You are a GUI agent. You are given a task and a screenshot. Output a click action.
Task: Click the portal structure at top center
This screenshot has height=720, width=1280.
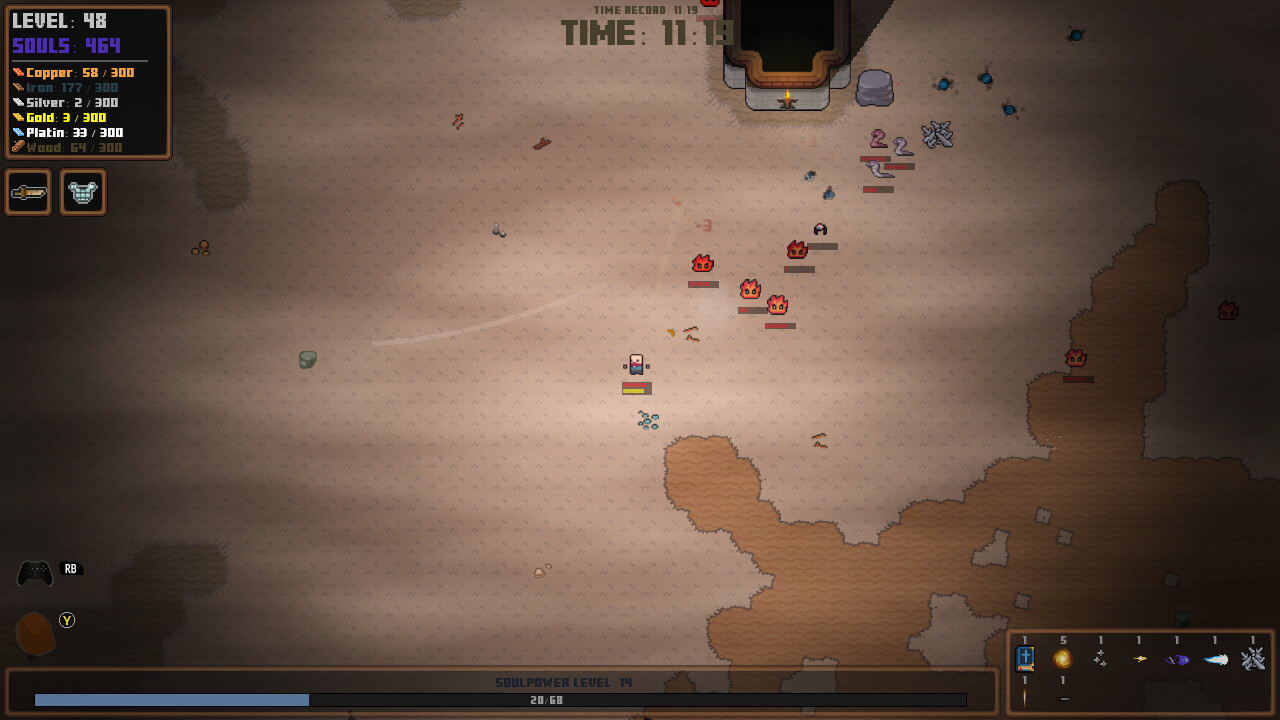[787, 50]
